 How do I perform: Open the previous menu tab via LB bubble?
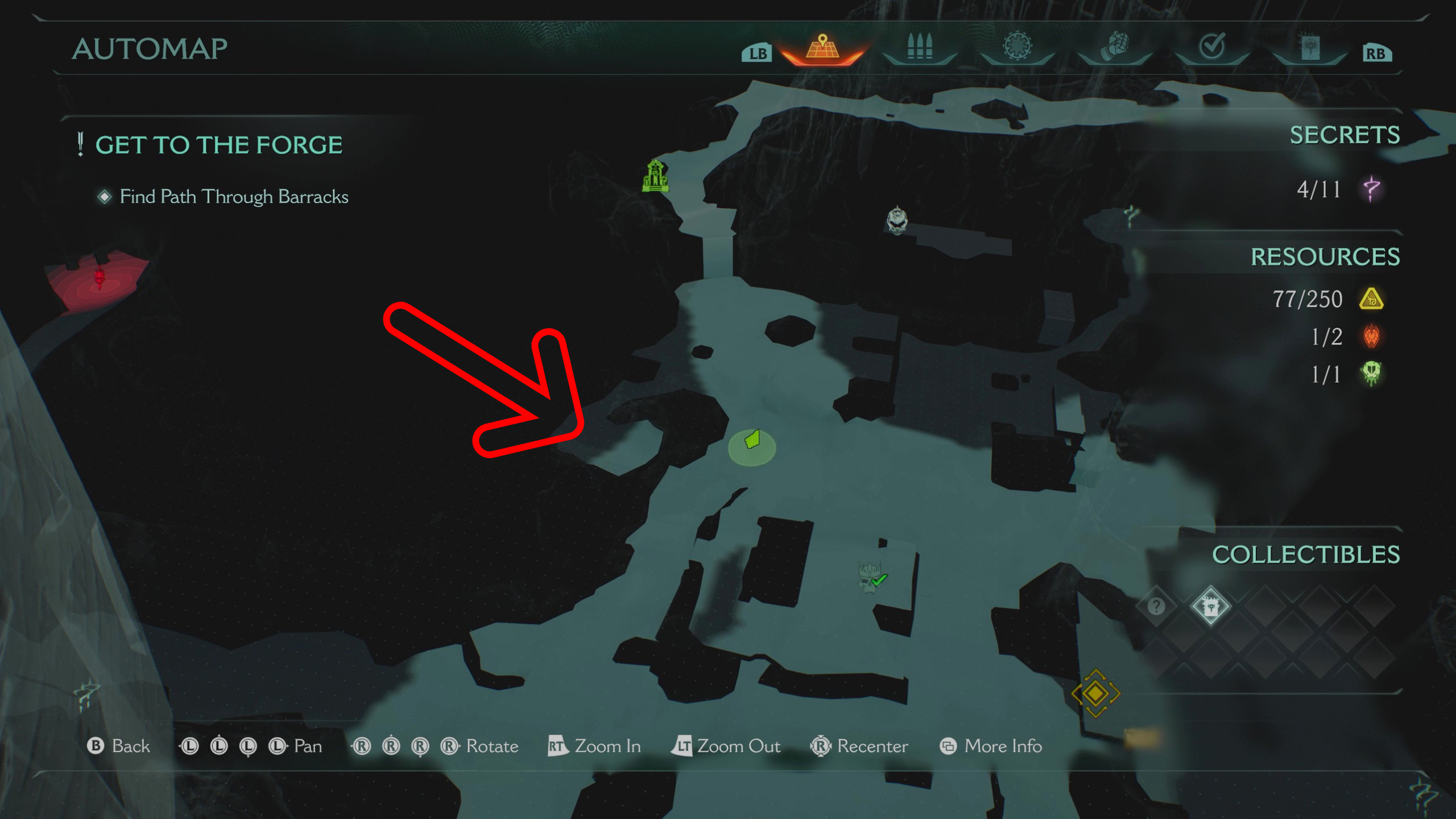[757, 54]
